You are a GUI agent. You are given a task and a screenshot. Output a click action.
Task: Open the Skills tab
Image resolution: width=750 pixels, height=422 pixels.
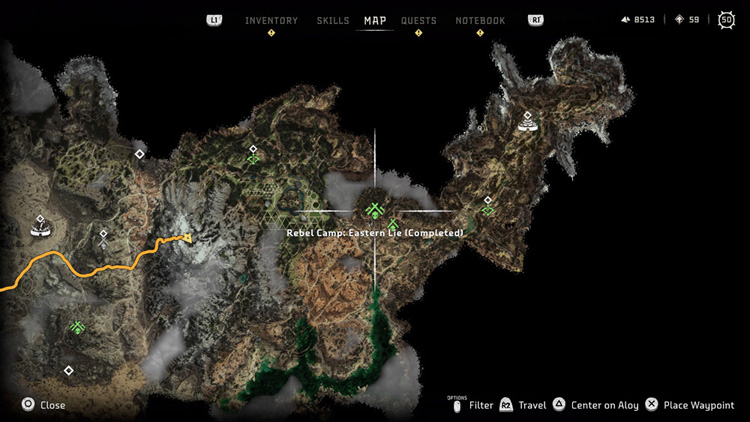[x=333, y=20]
